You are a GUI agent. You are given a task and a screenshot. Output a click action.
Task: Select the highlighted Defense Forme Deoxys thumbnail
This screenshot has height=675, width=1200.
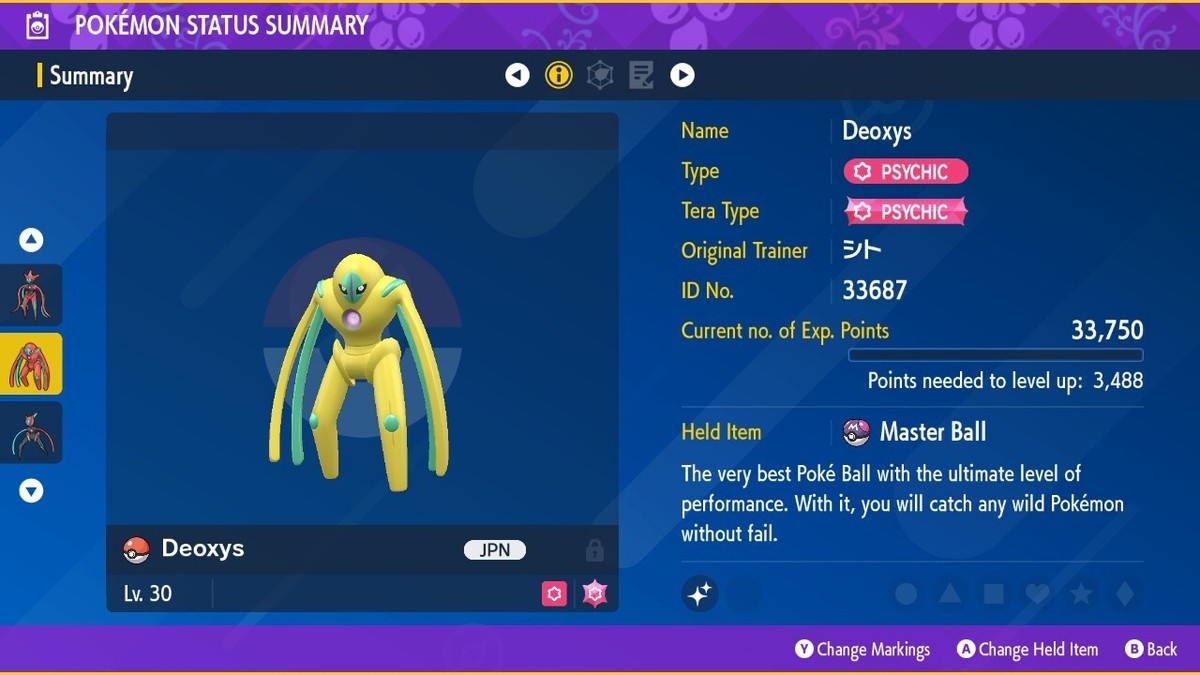tap(31, 364)
